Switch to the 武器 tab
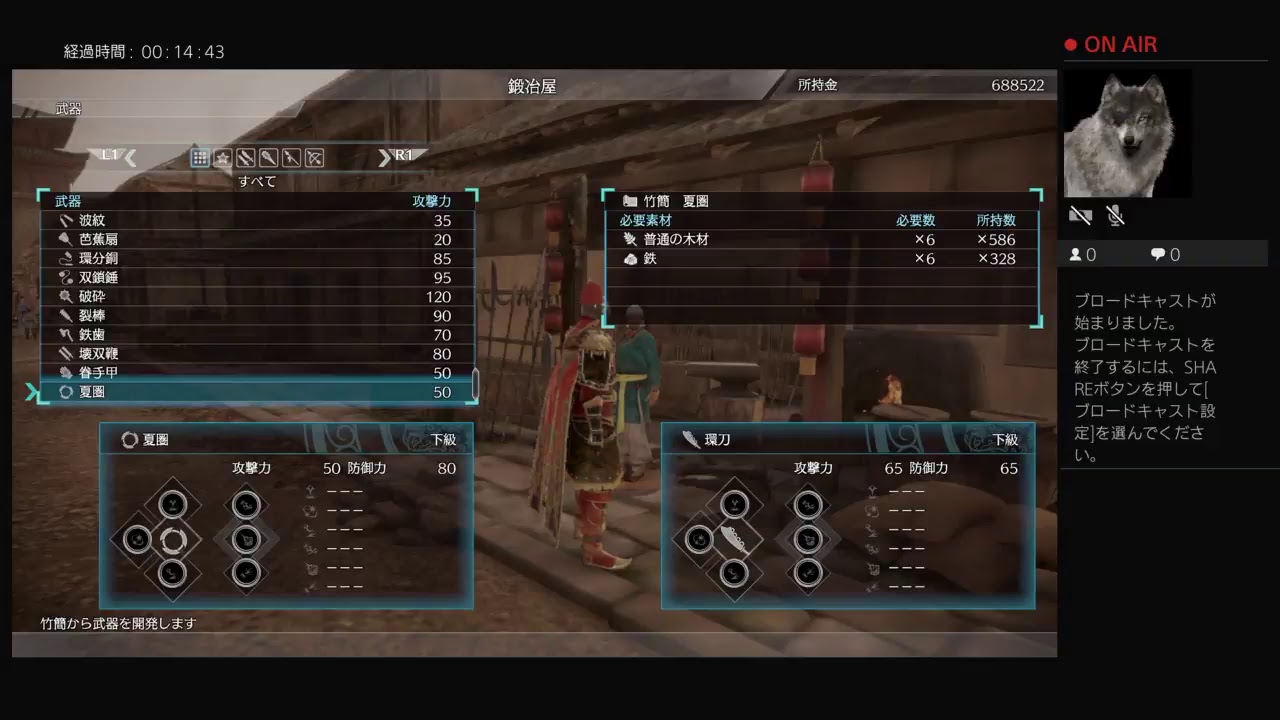 pyautogui.click(x=67, y=109)
